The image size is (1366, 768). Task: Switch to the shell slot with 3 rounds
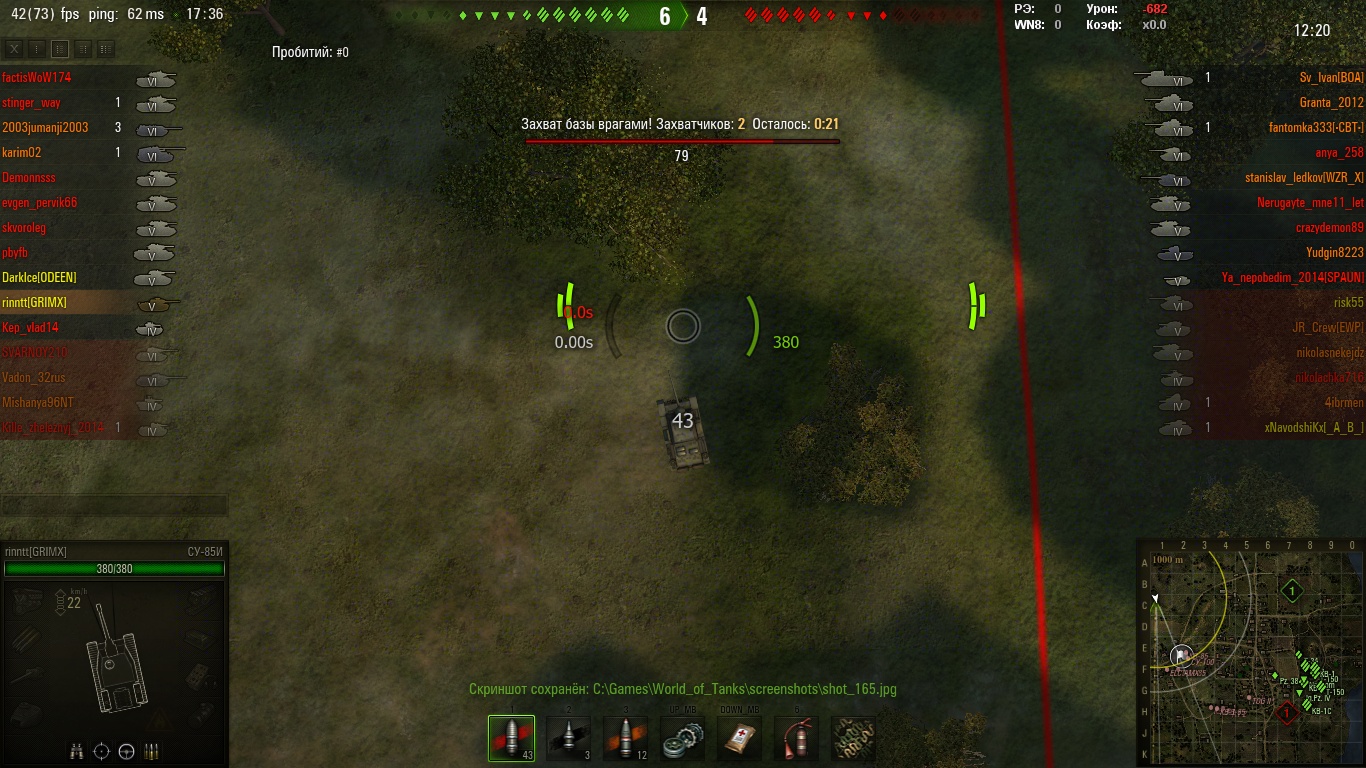568,739
